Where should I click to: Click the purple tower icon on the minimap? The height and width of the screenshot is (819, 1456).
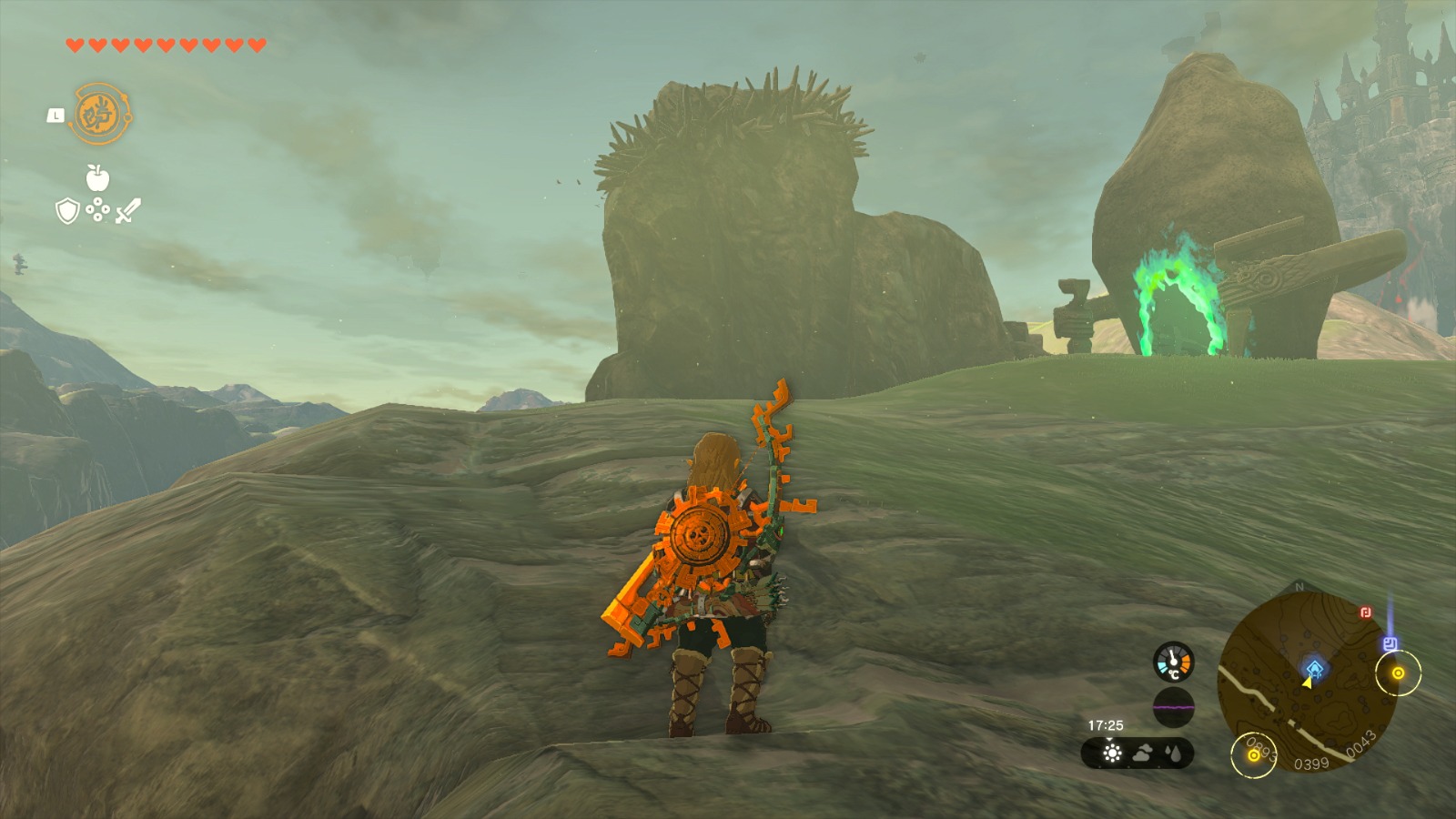click(1390, 642)
